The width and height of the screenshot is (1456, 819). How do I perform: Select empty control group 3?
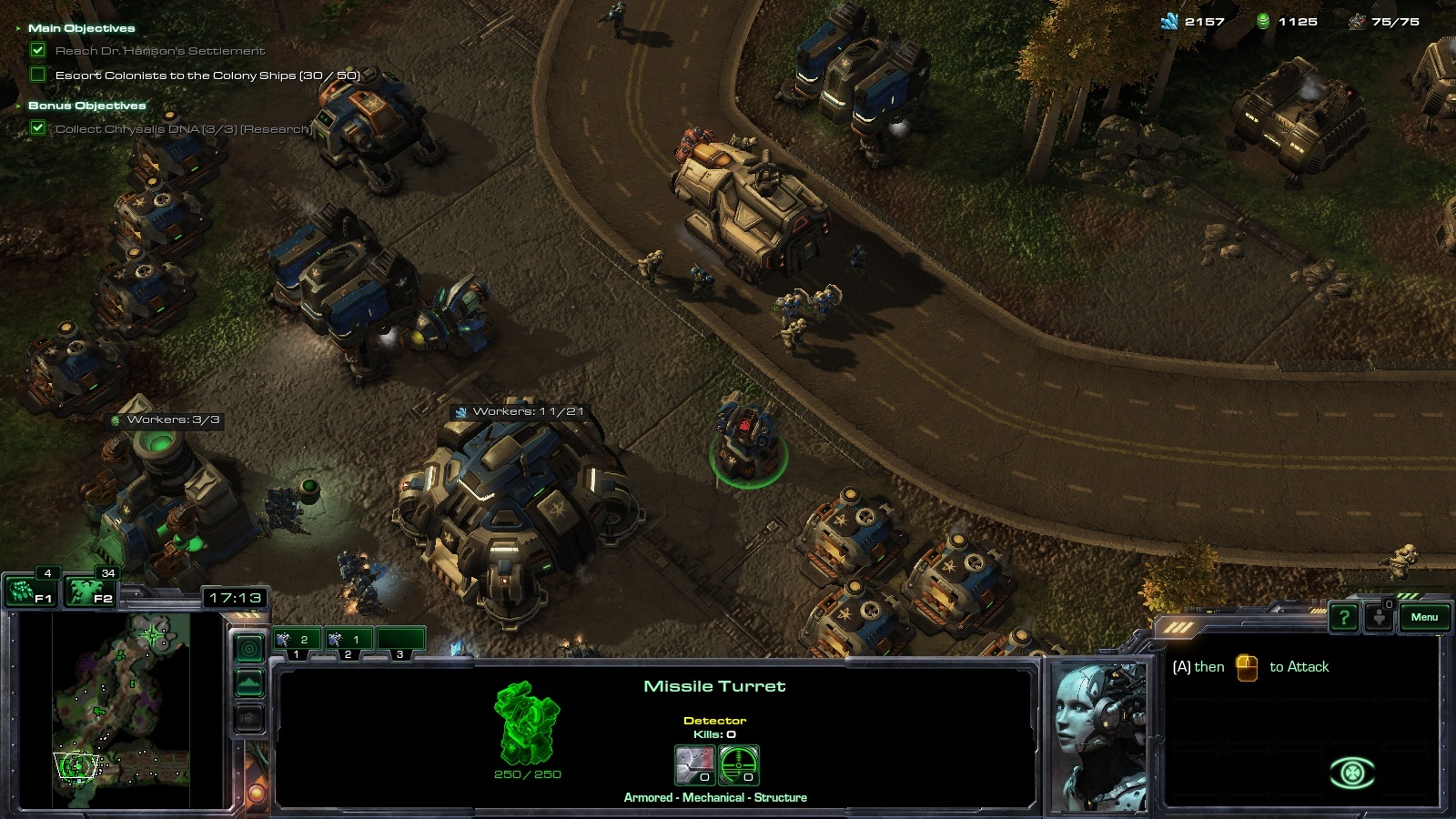pos(400,641)
